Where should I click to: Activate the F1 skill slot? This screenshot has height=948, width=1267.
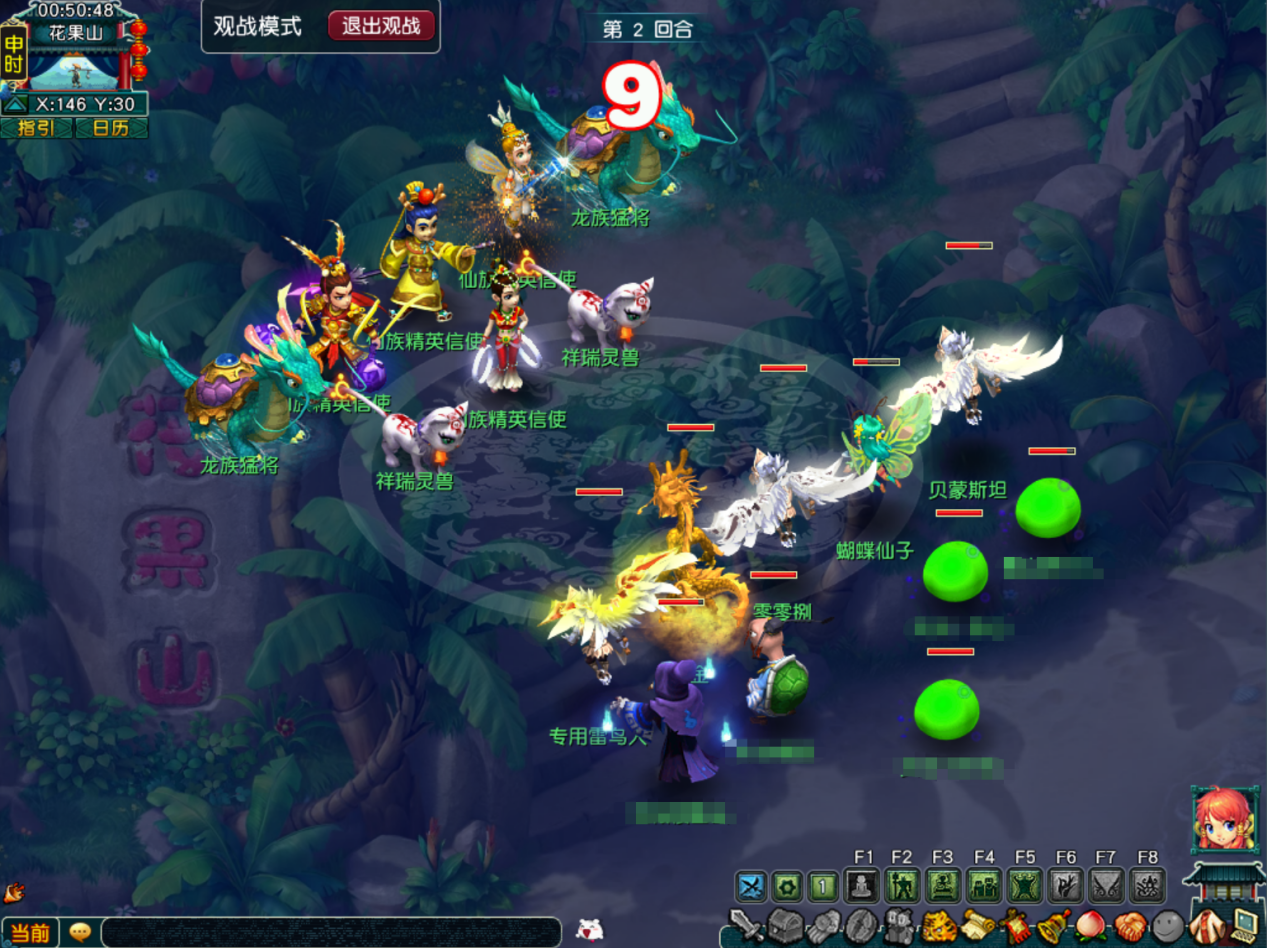(x=862, y=886)
